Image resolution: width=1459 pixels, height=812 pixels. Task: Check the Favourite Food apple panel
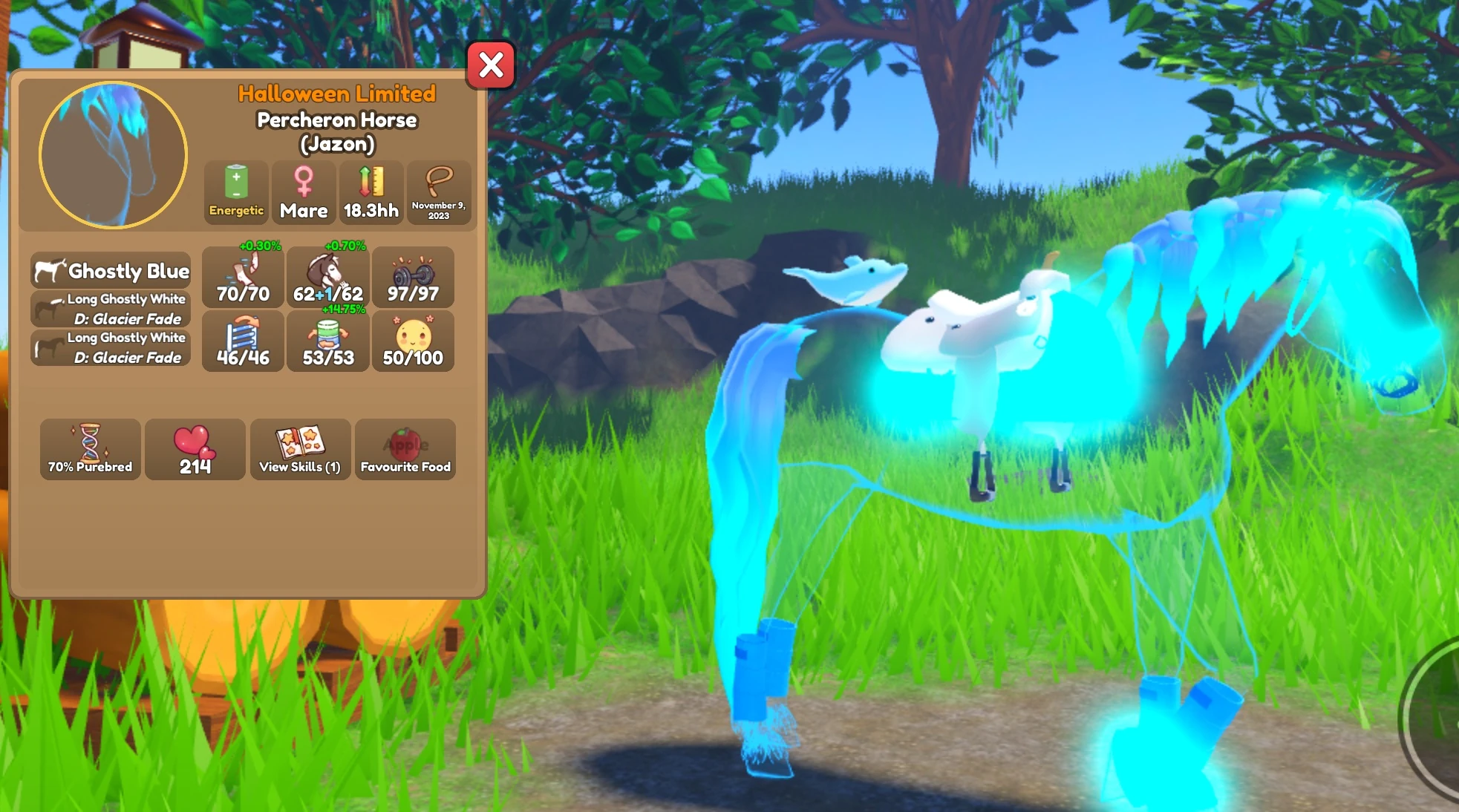pos(405,450)
